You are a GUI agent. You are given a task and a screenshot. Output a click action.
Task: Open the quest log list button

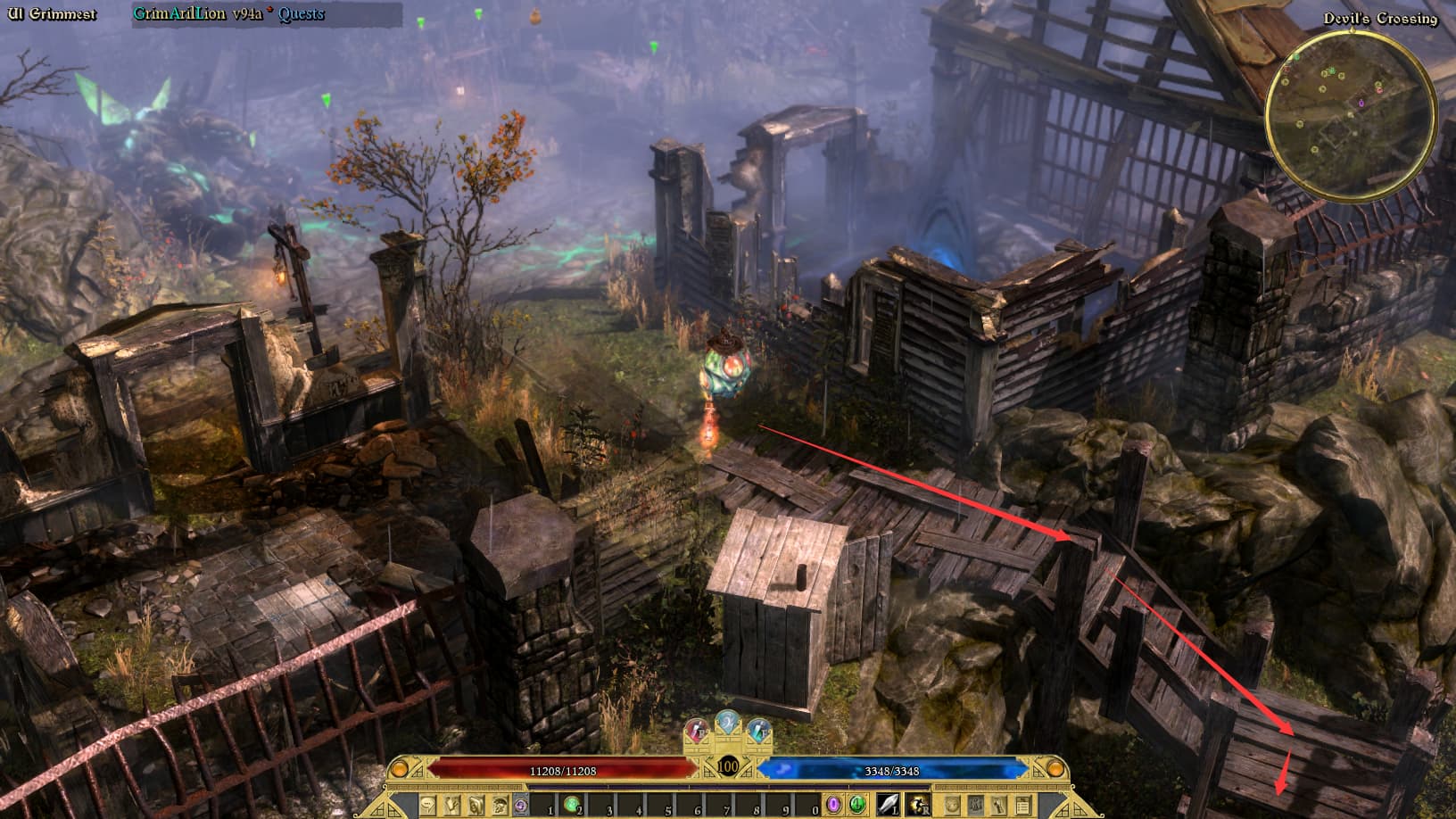coord(1022,805)
